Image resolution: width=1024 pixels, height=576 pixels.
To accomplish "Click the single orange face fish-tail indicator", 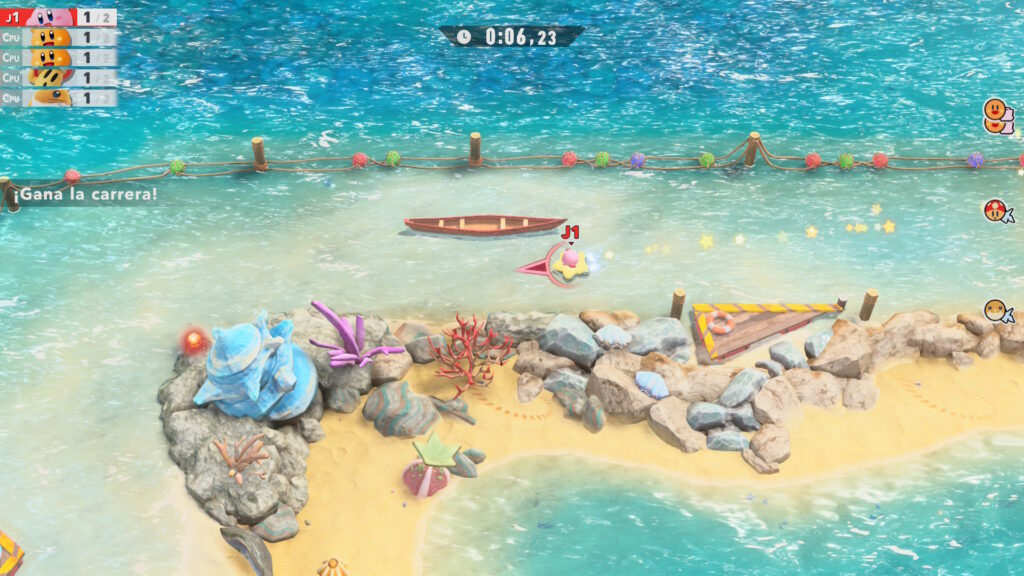I will [998, 312].
